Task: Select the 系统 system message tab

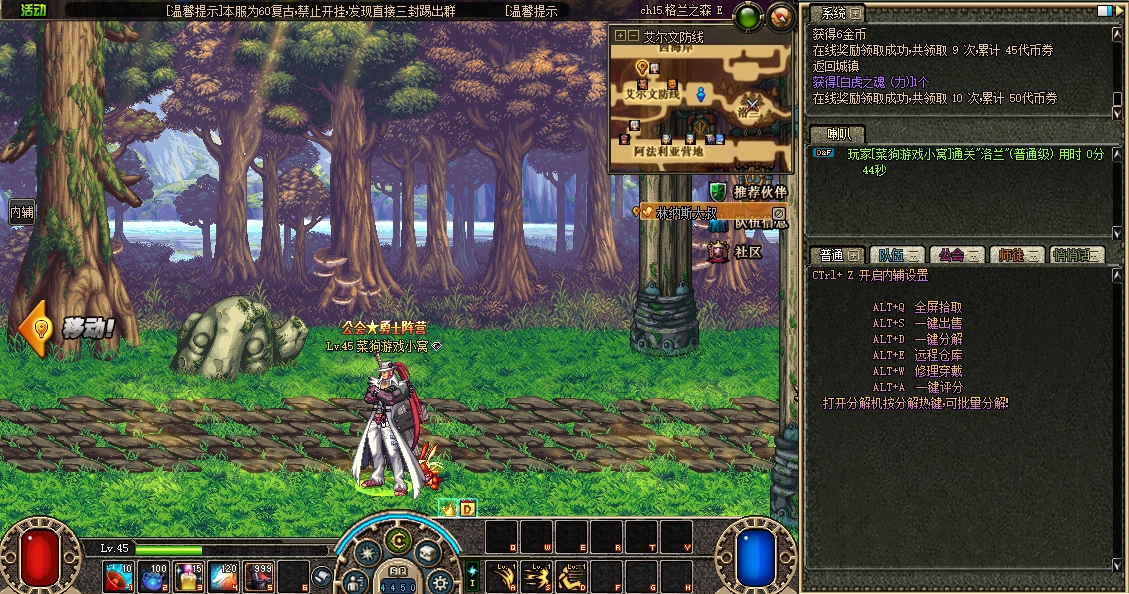Action: coord(836,14)
